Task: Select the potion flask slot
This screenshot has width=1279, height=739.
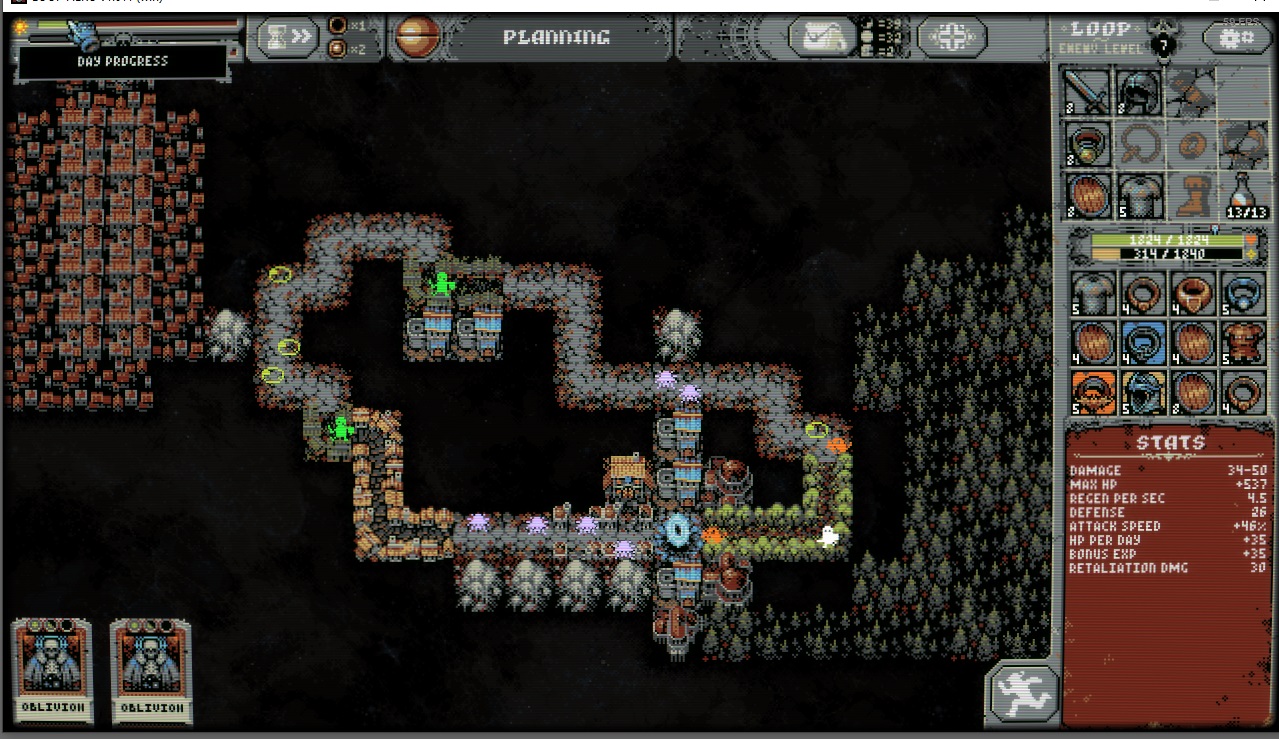Action: pyautogui.click(x=1245, y=196)
